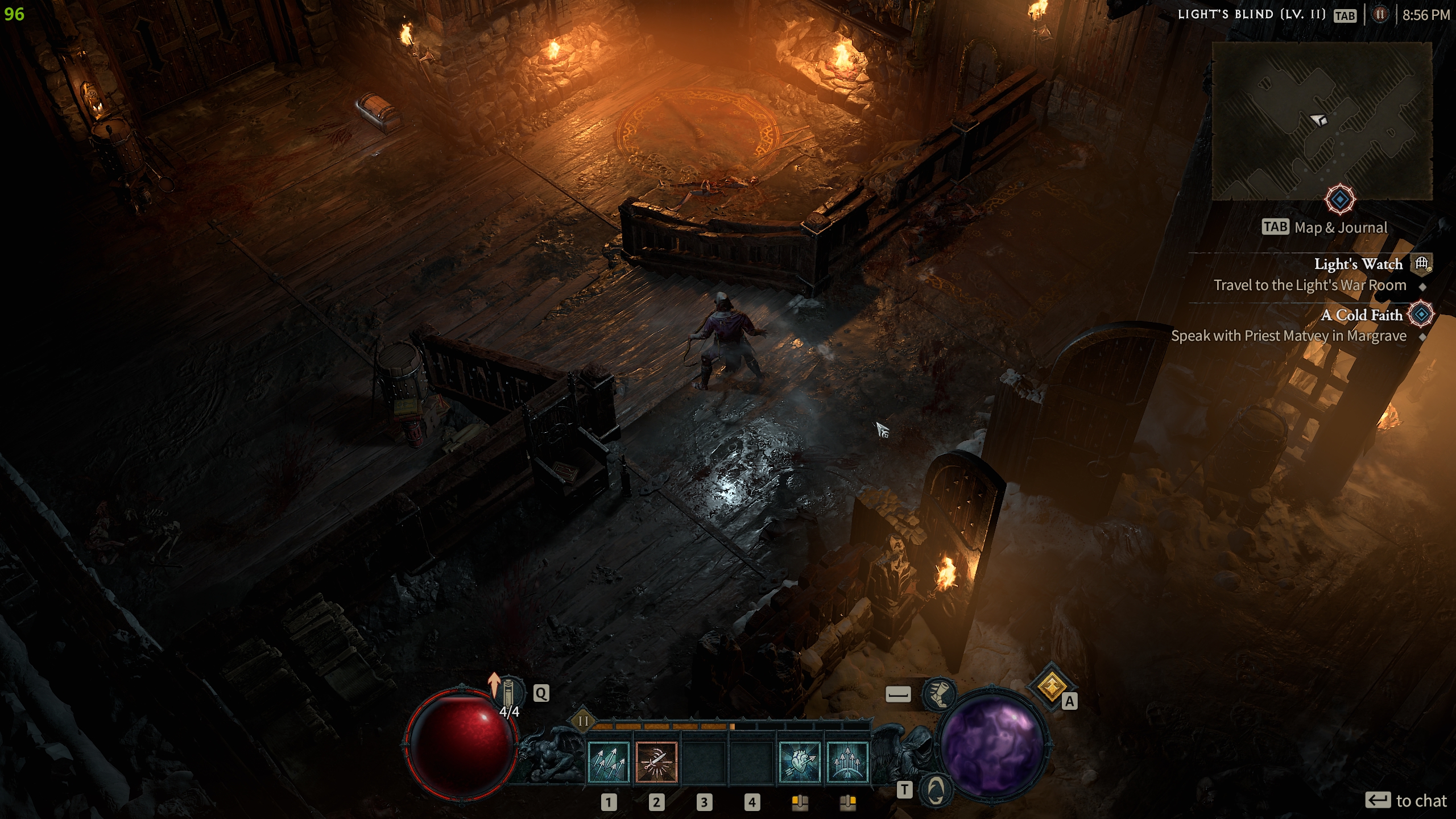The height and width of the screenshot is (819, 1456).
Task: Open the chat prompt
Action: point(1405,801)
